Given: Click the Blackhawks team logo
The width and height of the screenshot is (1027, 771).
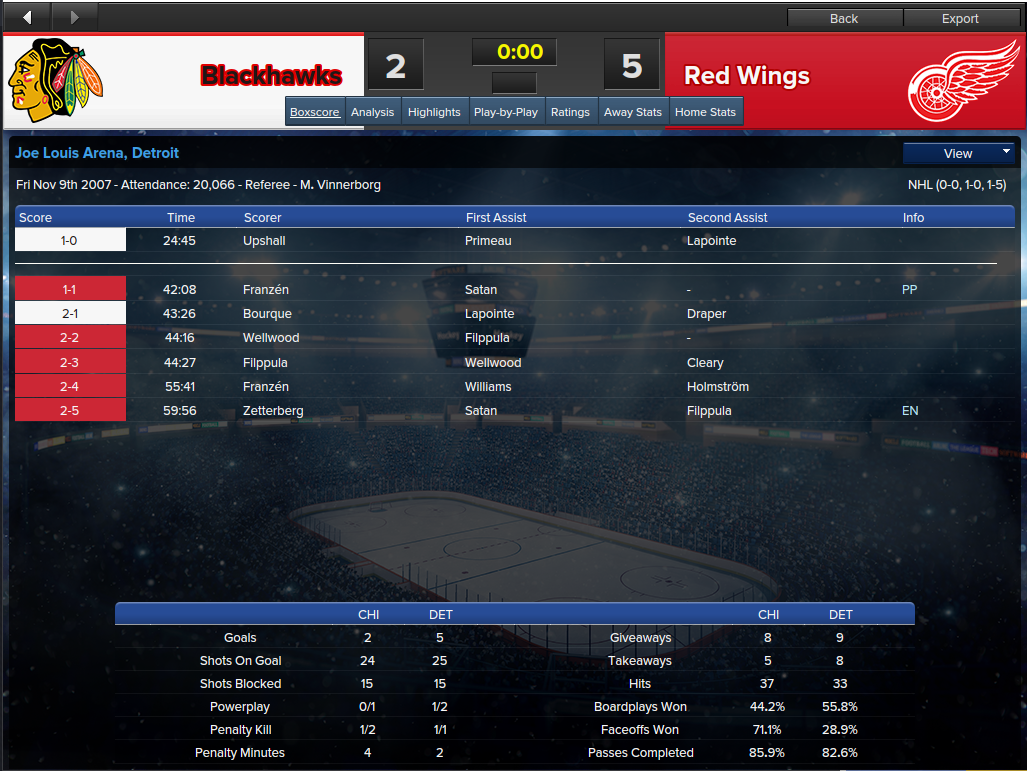Looking at the screenshot, I should 57,81.
